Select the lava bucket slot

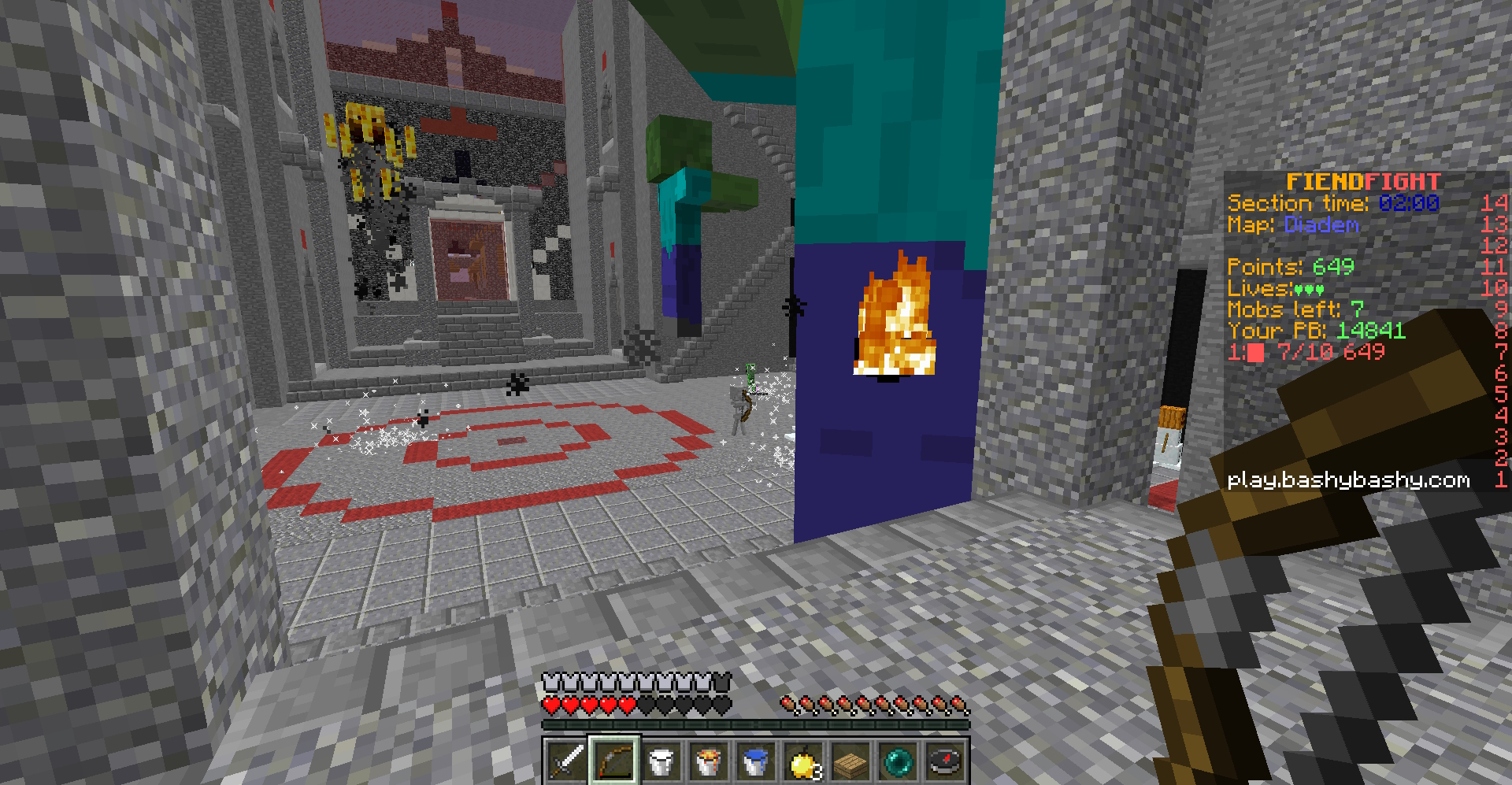709,761
